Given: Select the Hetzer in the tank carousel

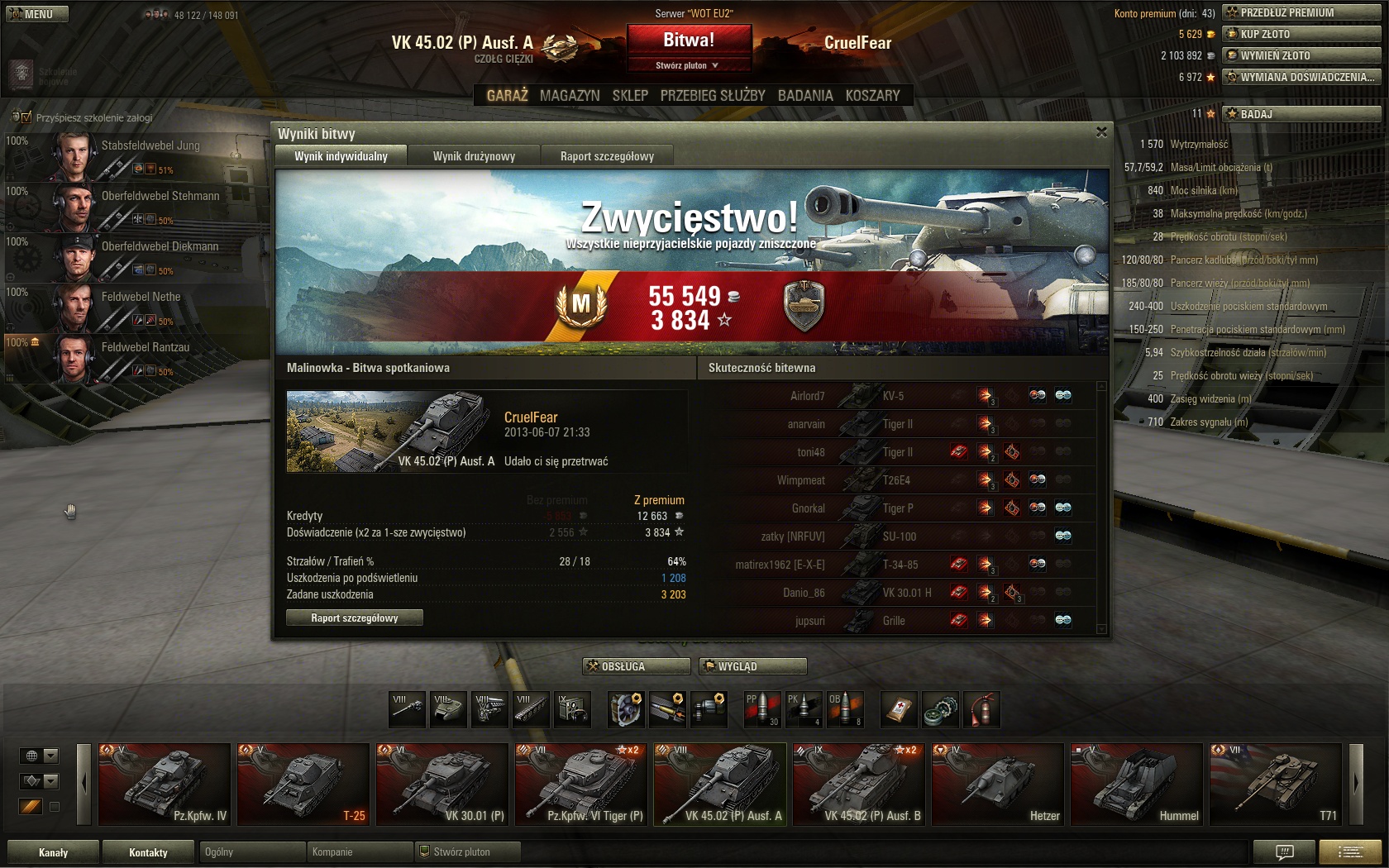Looking at the screenshot, I should (x=997, y=784).
